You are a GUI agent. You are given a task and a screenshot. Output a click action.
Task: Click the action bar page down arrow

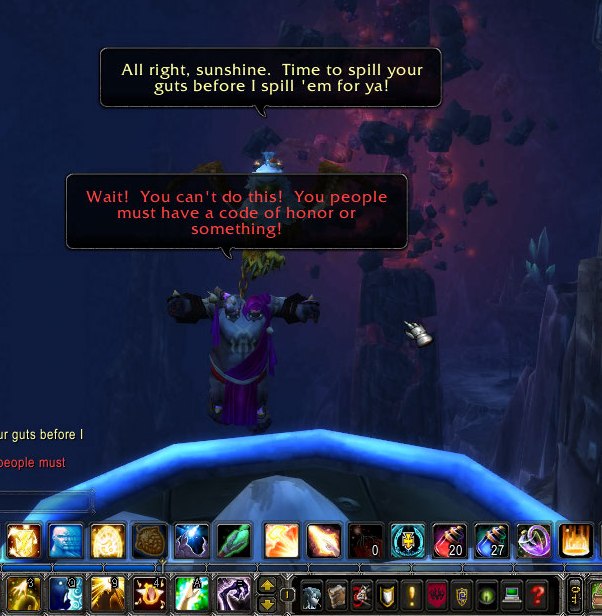click(x=267, y=603)
